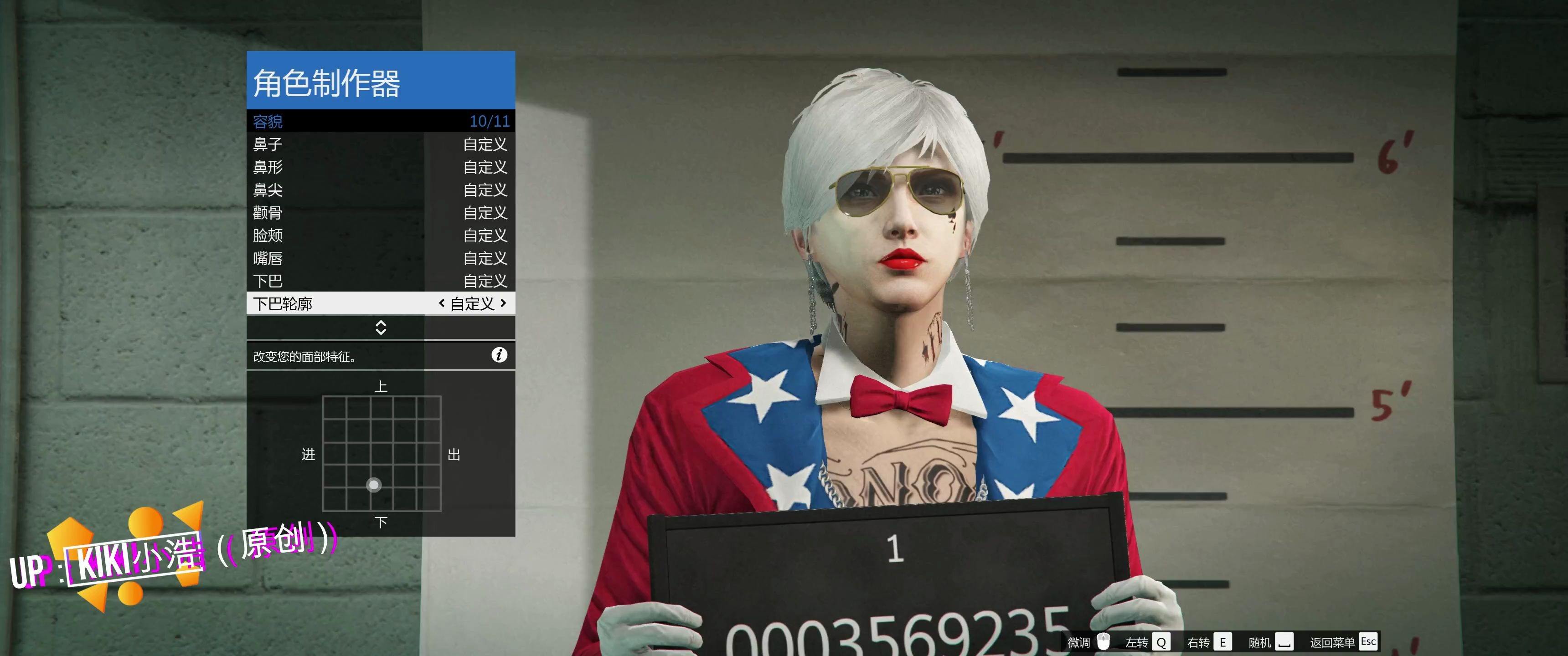Select the 颧骨 menu entry

[381, 212]
